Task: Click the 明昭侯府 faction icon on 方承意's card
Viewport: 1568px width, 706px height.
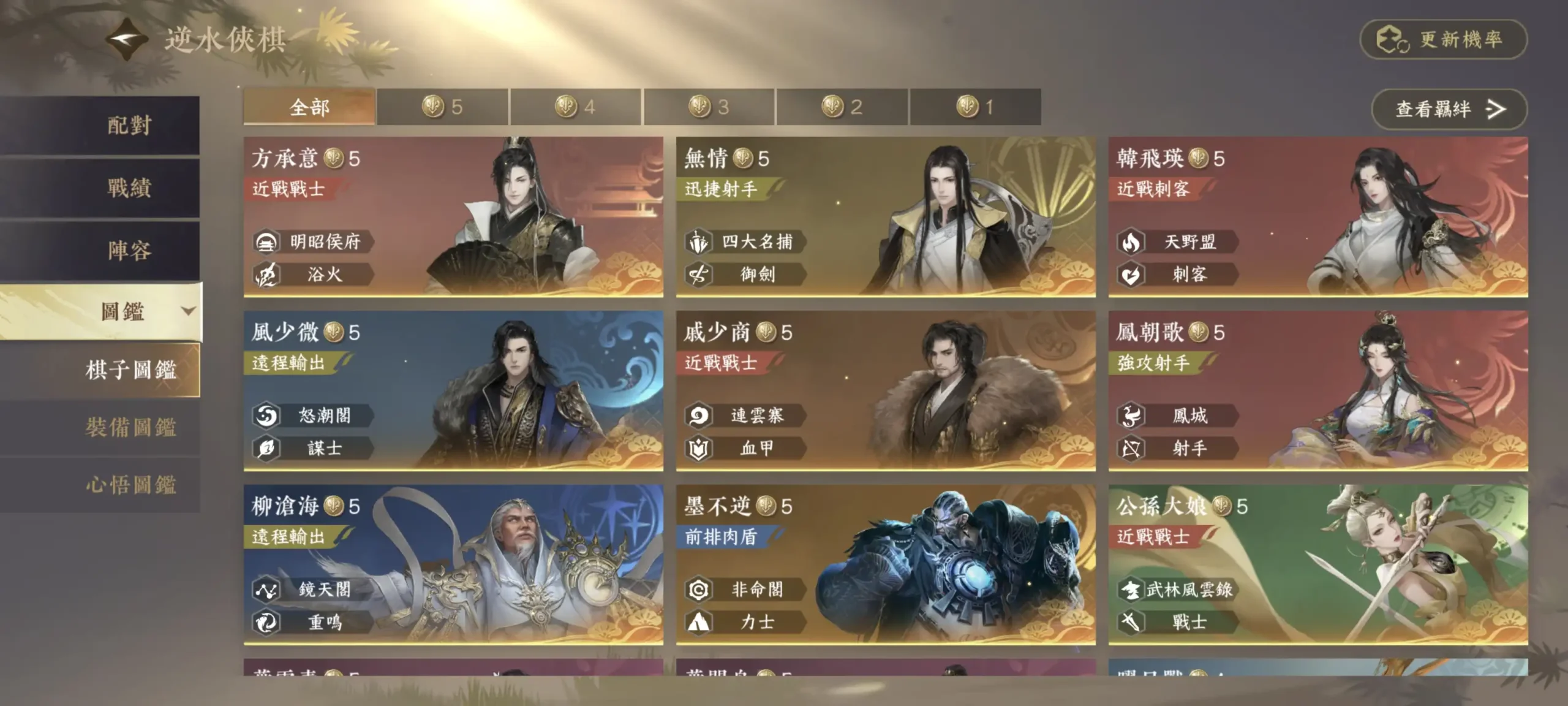Action: pyautogui.click(x=266, y=240)
